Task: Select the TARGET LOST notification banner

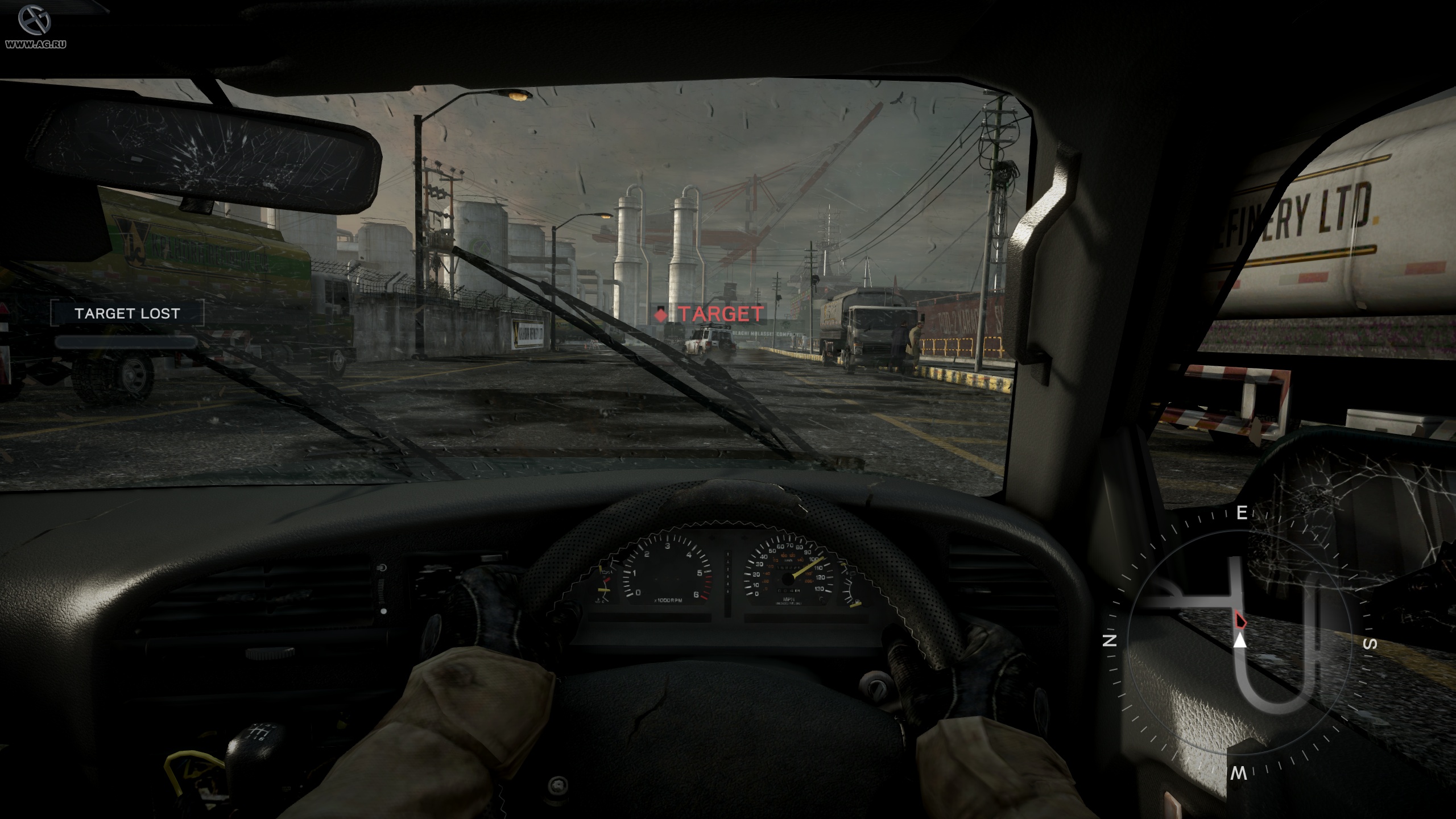Action: coord(127,313)
